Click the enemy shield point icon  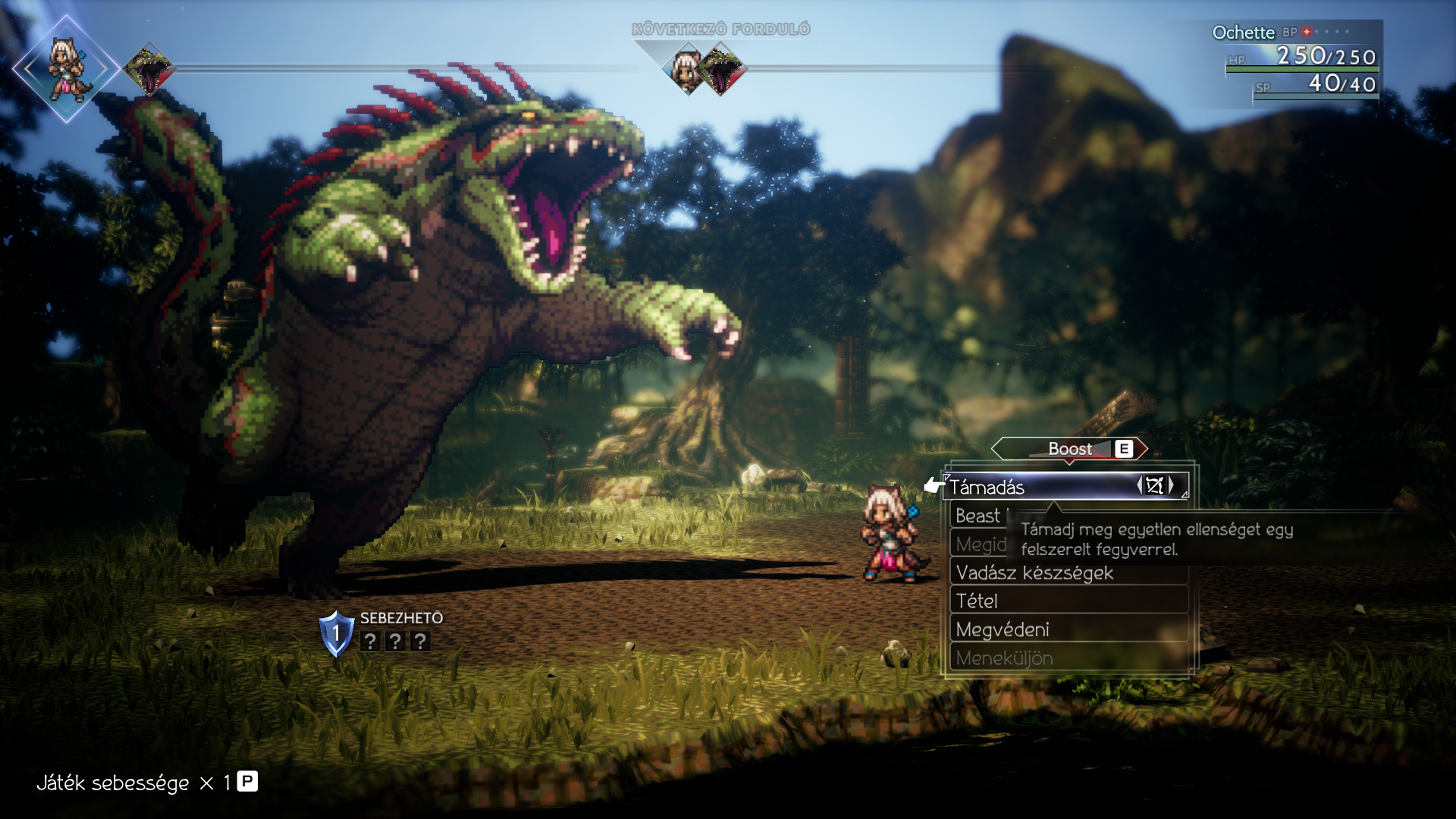pos(336,633)
